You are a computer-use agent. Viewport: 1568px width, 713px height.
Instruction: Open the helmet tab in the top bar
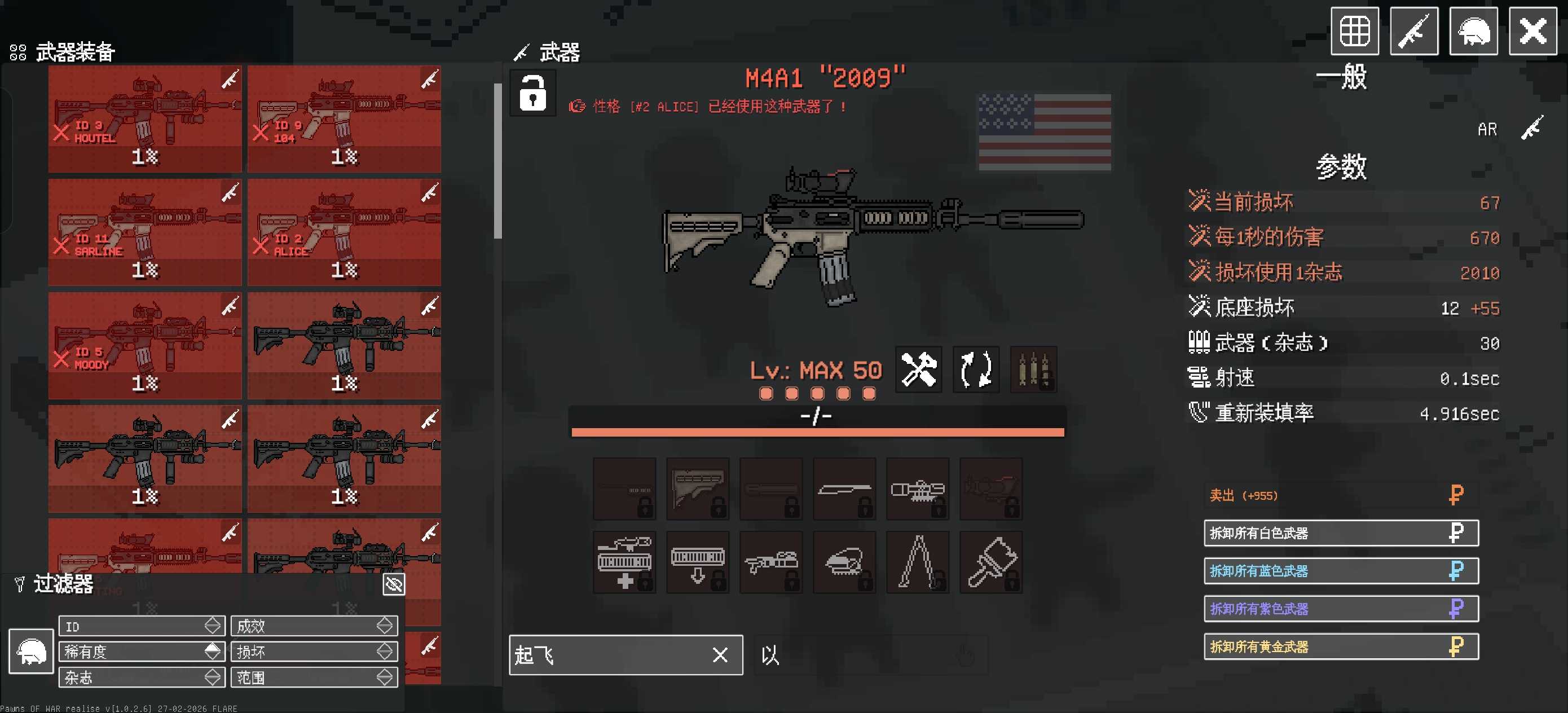[x=1473, y=31]
